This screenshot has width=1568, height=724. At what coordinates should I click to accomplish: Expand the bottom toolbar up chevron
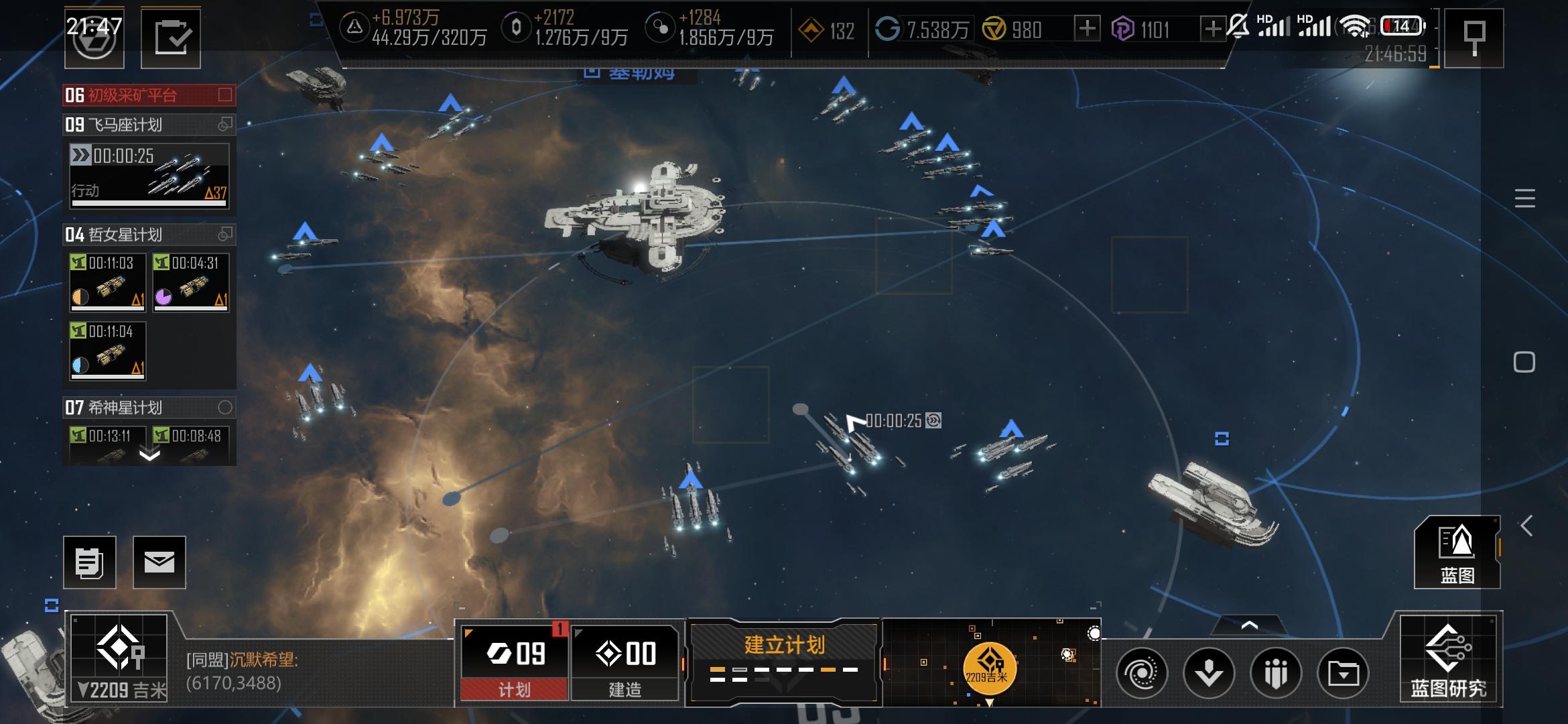pos(1249,625)
